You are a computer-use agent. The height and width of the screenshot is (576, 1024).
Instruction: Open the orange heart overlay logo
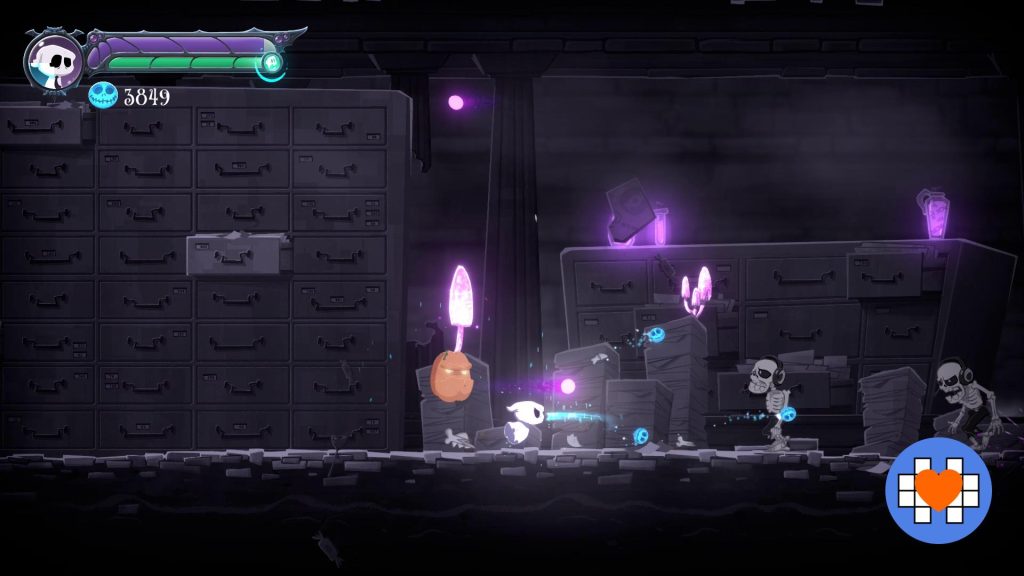[x=937, y=489]
